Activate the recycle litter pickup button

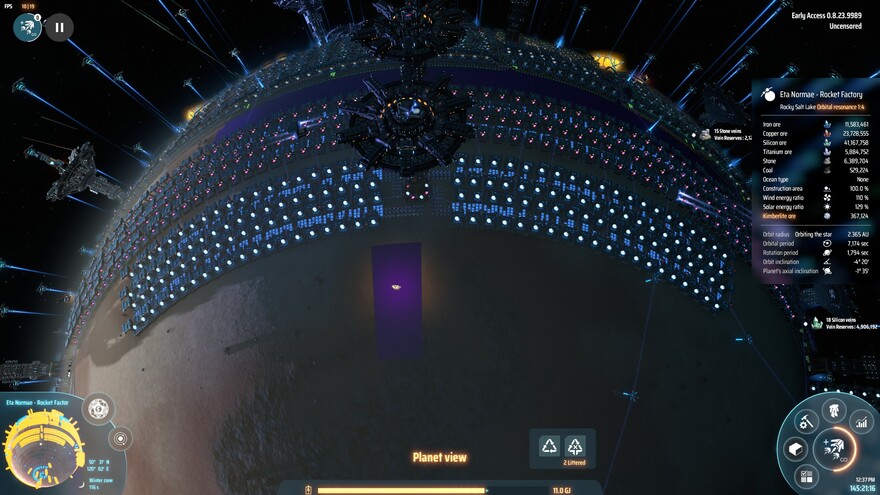(x=549, y=446)
